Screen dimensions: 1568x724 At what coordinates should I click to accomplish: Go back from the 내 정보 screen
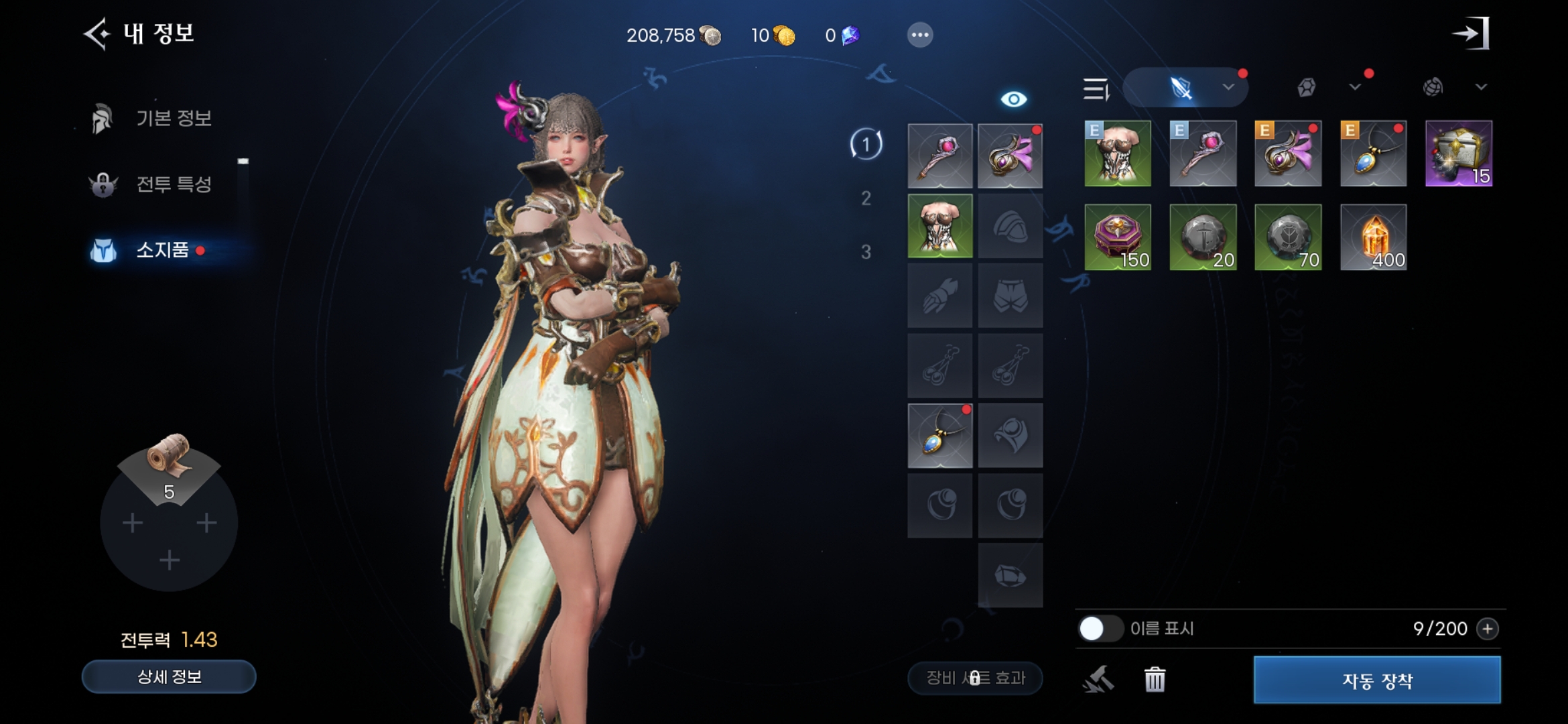(96, 34)
